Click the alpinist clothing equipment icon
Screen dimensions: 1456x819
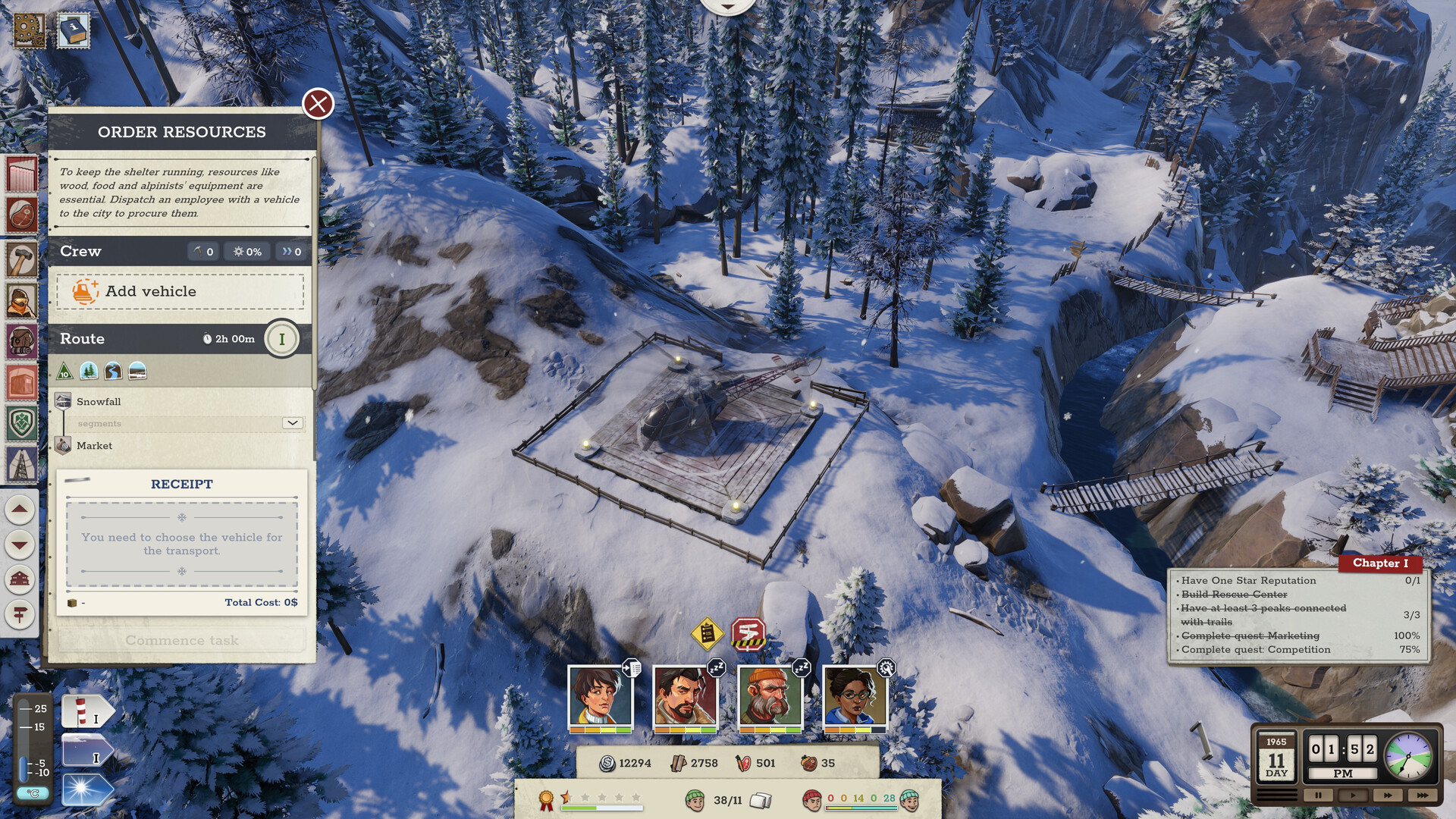(20, 301)
